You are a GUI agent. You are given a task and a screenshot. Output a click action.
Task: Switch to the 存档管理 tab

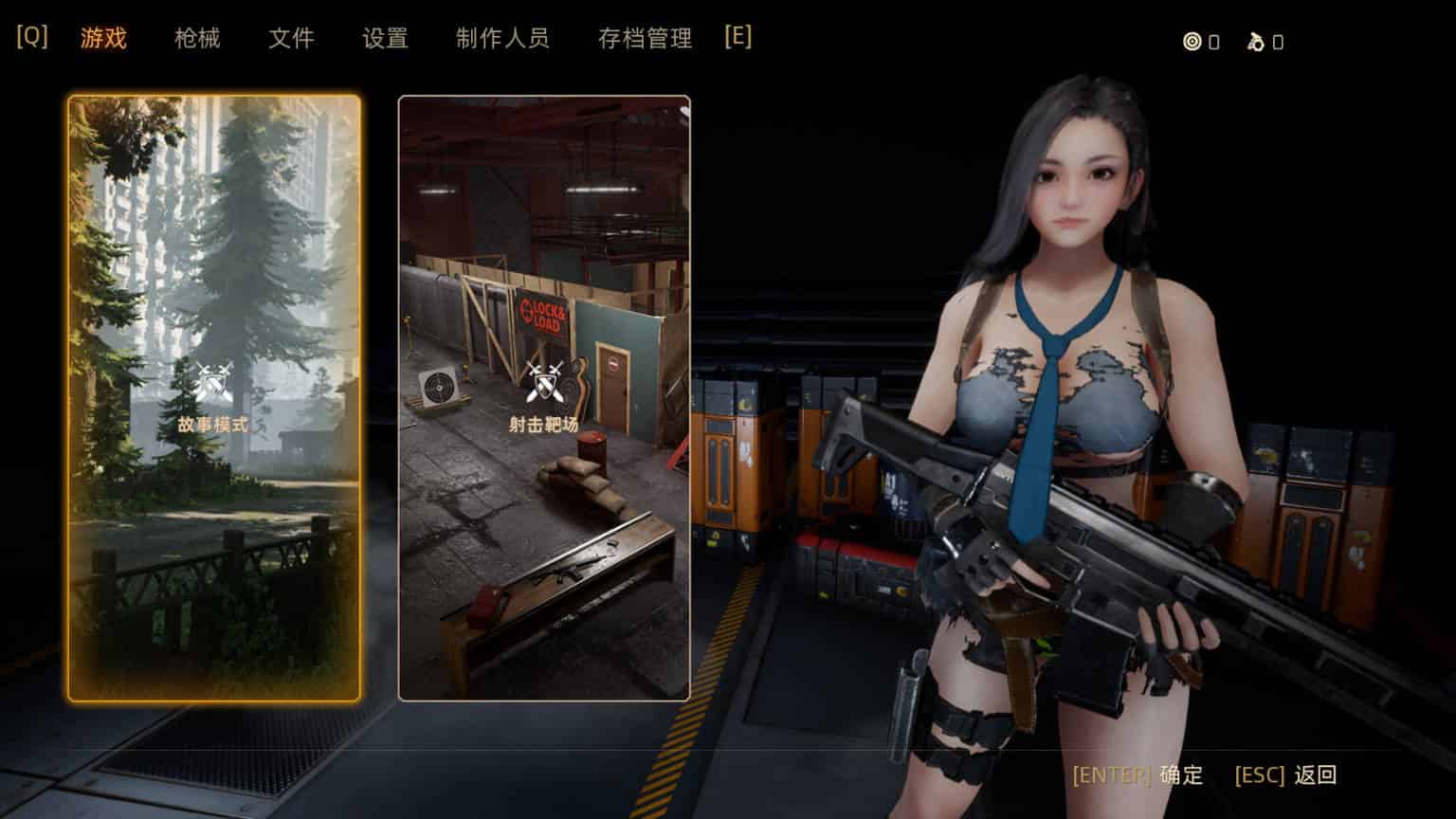(645, 39)
